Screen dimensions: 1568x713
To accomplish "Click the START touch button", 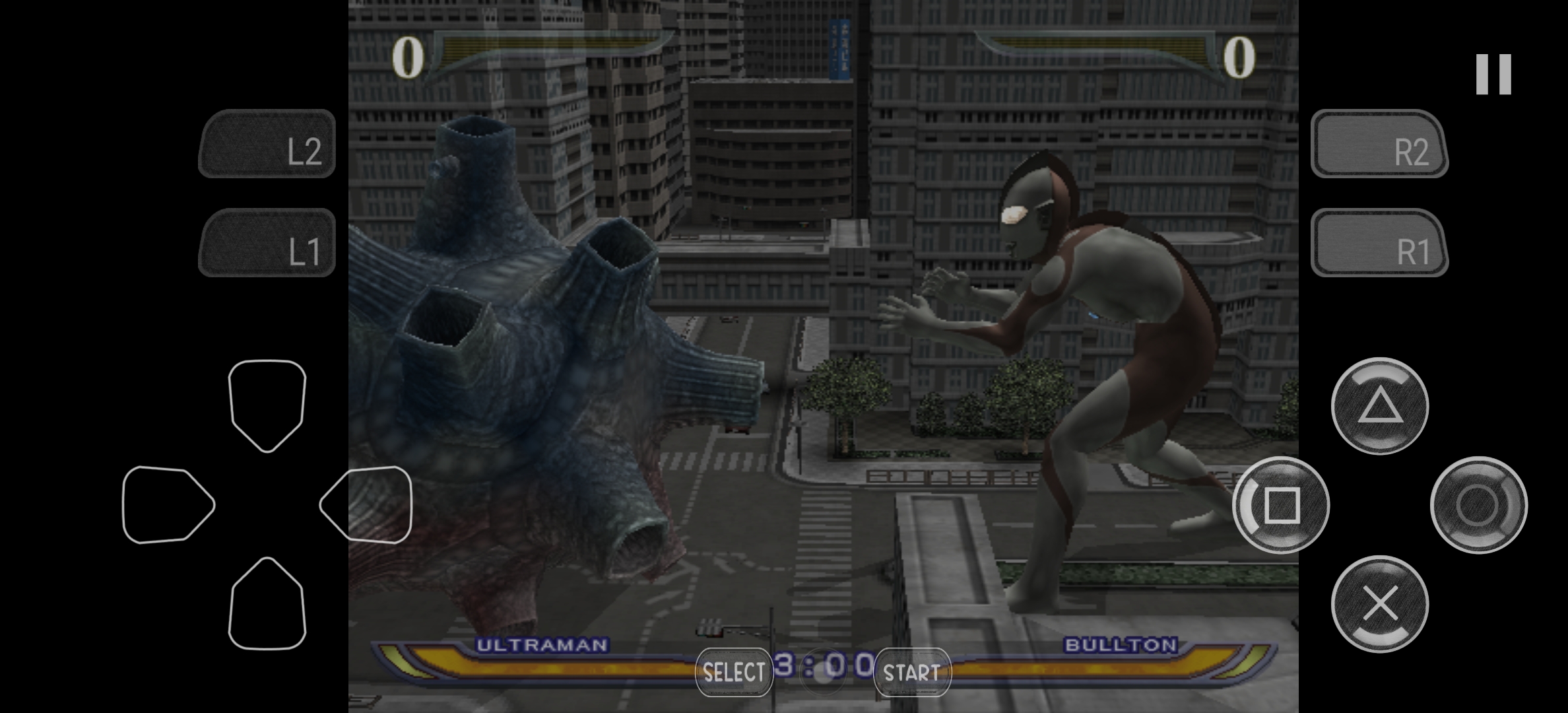I will 912,672.
